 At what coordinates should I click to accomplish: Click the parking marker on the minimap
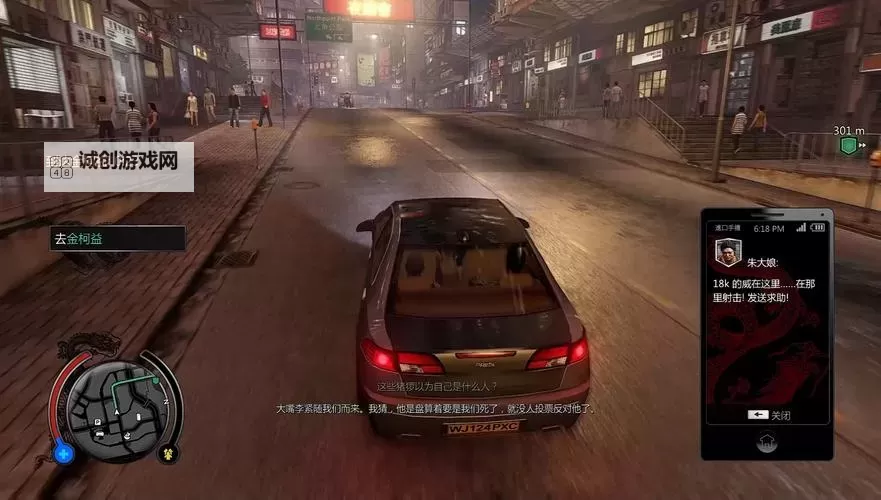(x=98, y=423)
